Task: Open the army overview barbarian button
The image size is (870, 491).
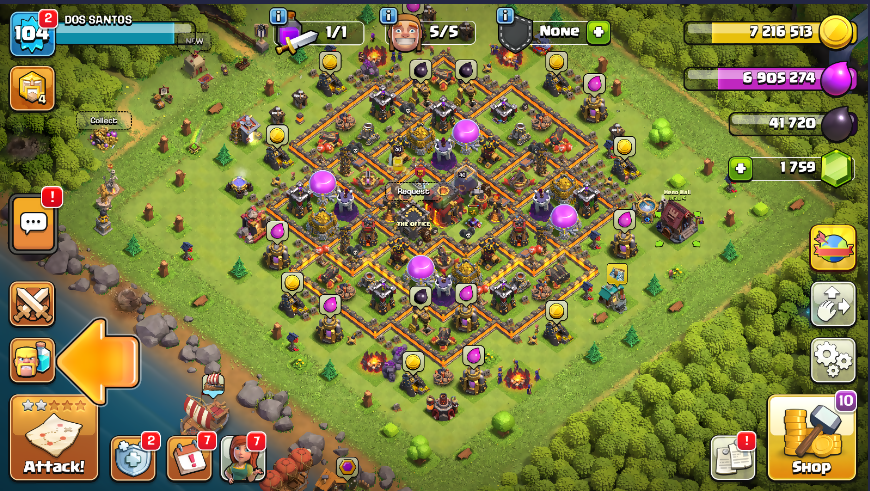Action: point(32,359)
